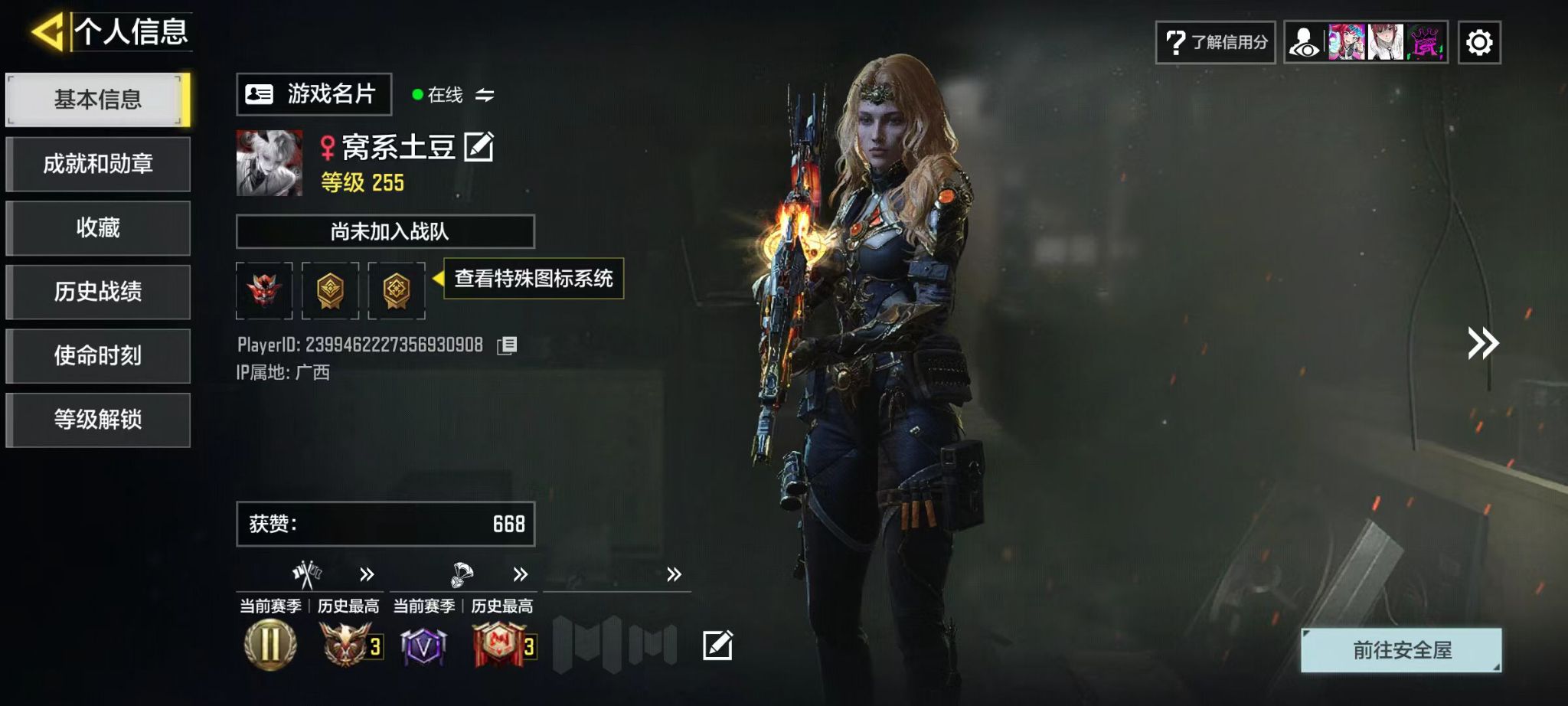This screenshot has width=1568, height=706.
Task: Click the player avatar portrait
Action: [269, 163]
